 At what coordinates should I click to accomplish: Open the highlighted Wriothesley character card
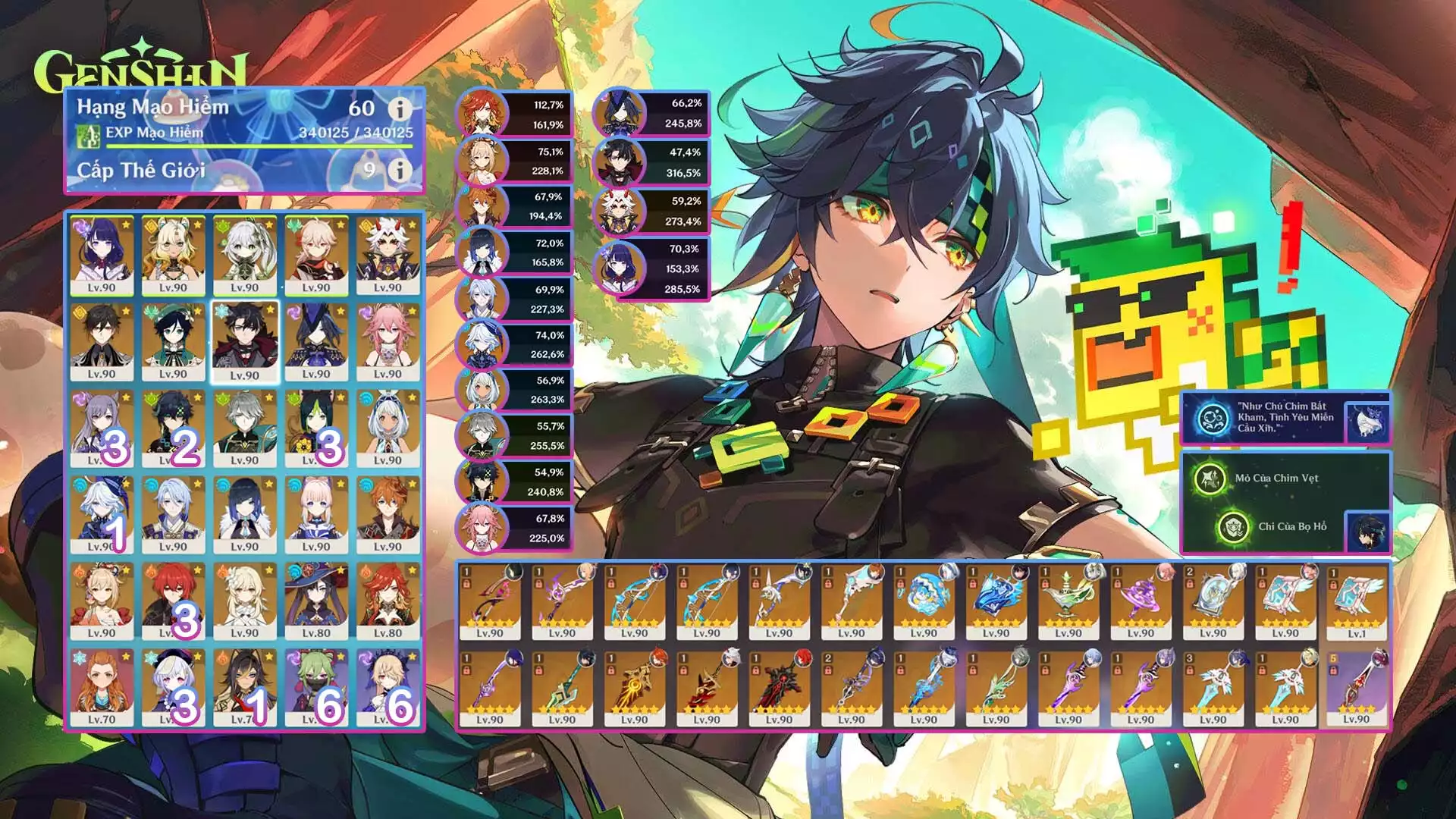click(x=244, y=342)
